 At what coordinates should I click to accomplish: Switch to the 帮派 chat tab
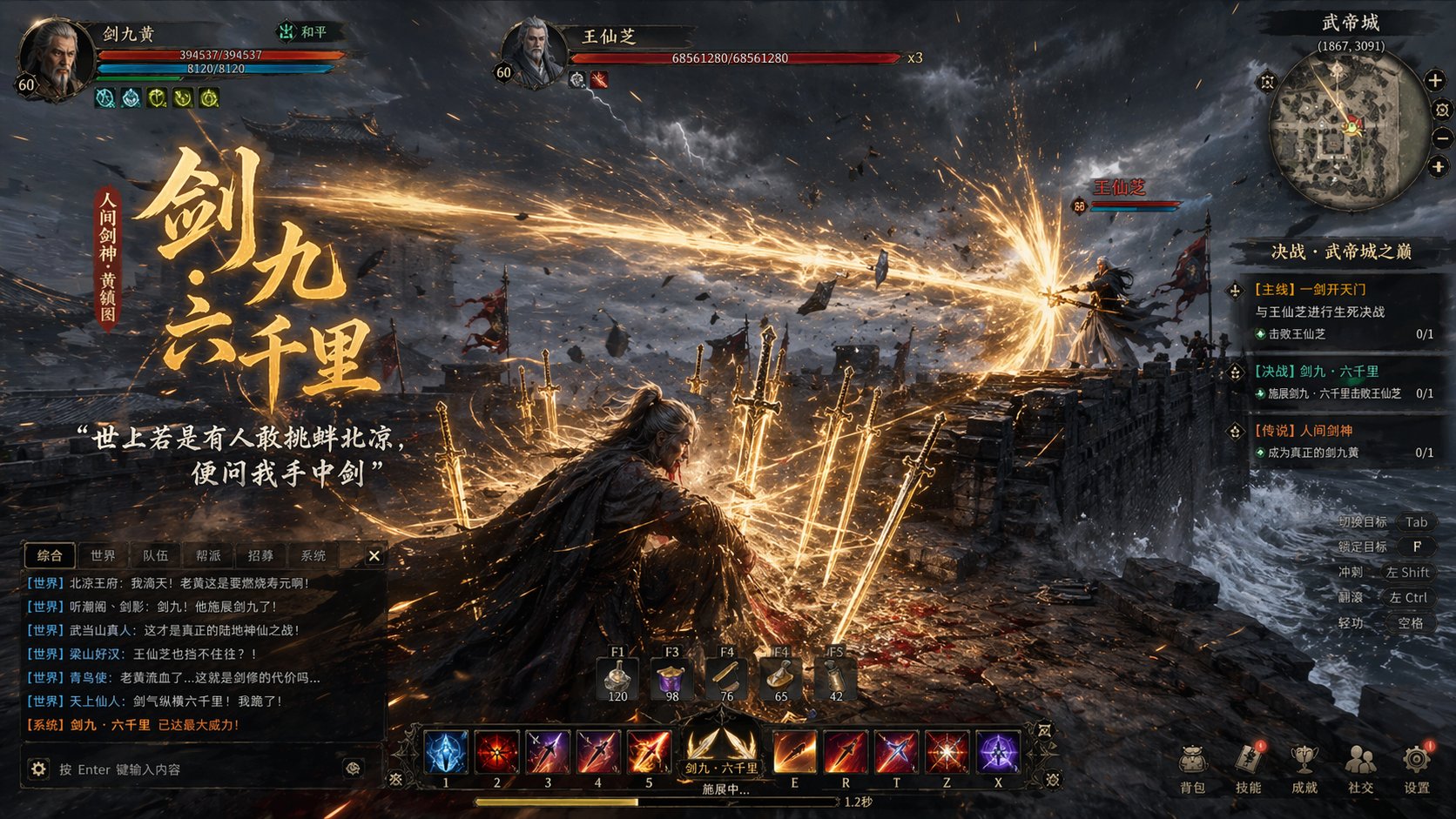(x=208, y=555)
